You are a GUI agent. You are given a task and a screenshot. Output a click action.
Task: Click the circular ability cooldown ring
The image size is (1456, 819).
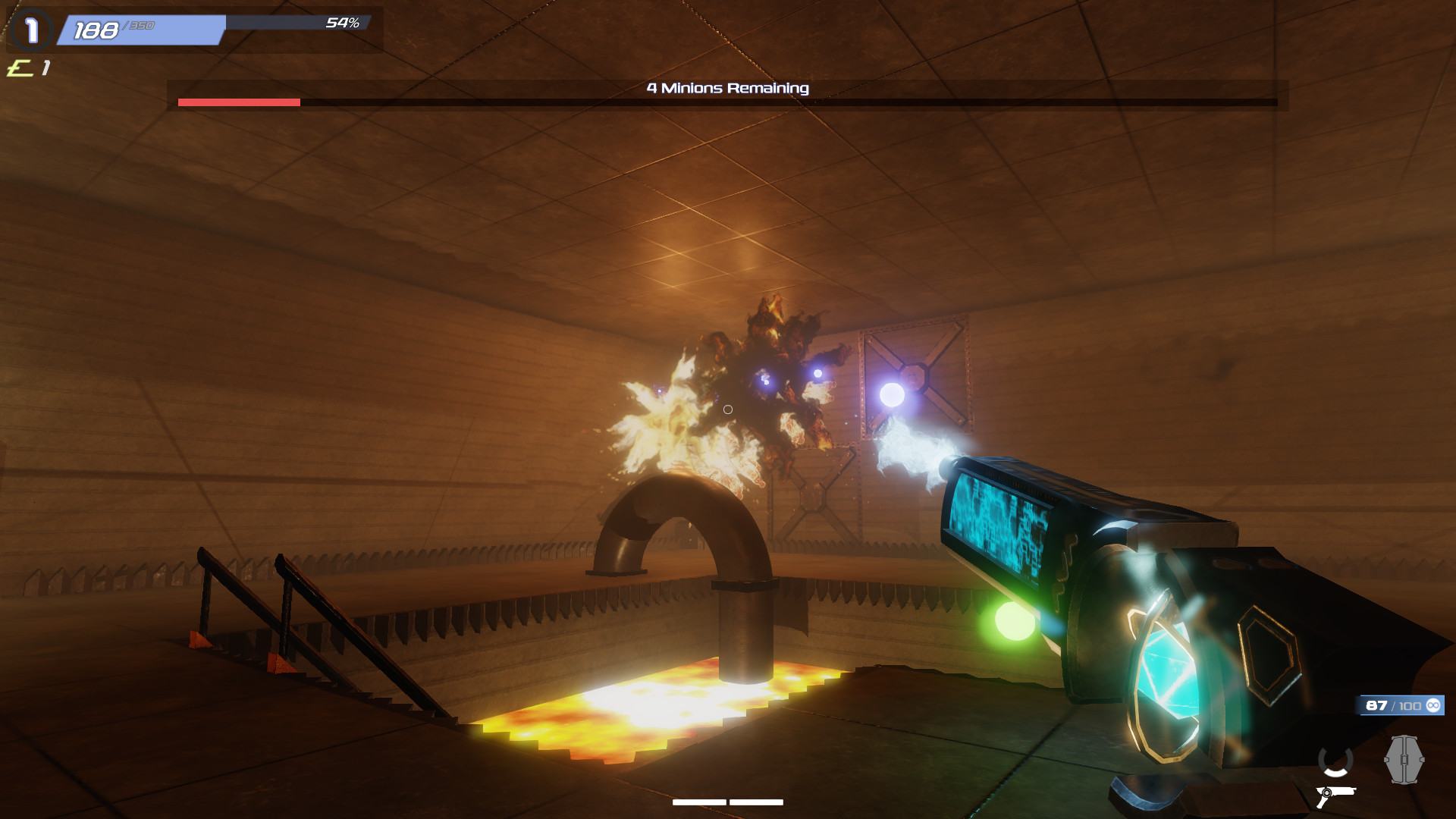tap(1335, 761)
